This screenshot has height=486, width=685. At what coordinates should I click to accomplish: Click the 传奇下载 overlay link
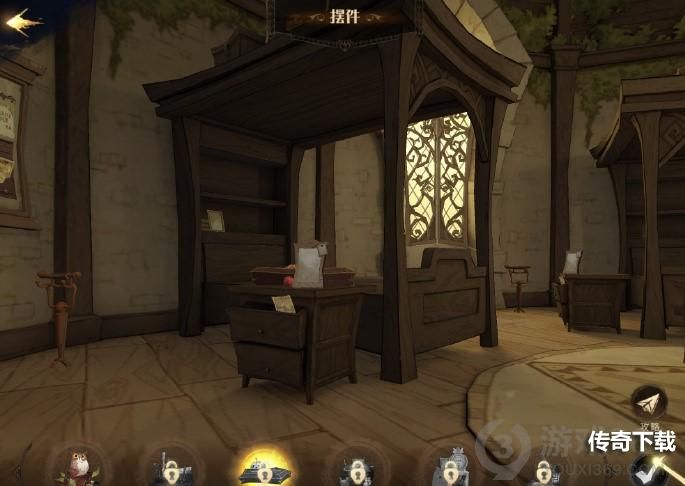630,441
